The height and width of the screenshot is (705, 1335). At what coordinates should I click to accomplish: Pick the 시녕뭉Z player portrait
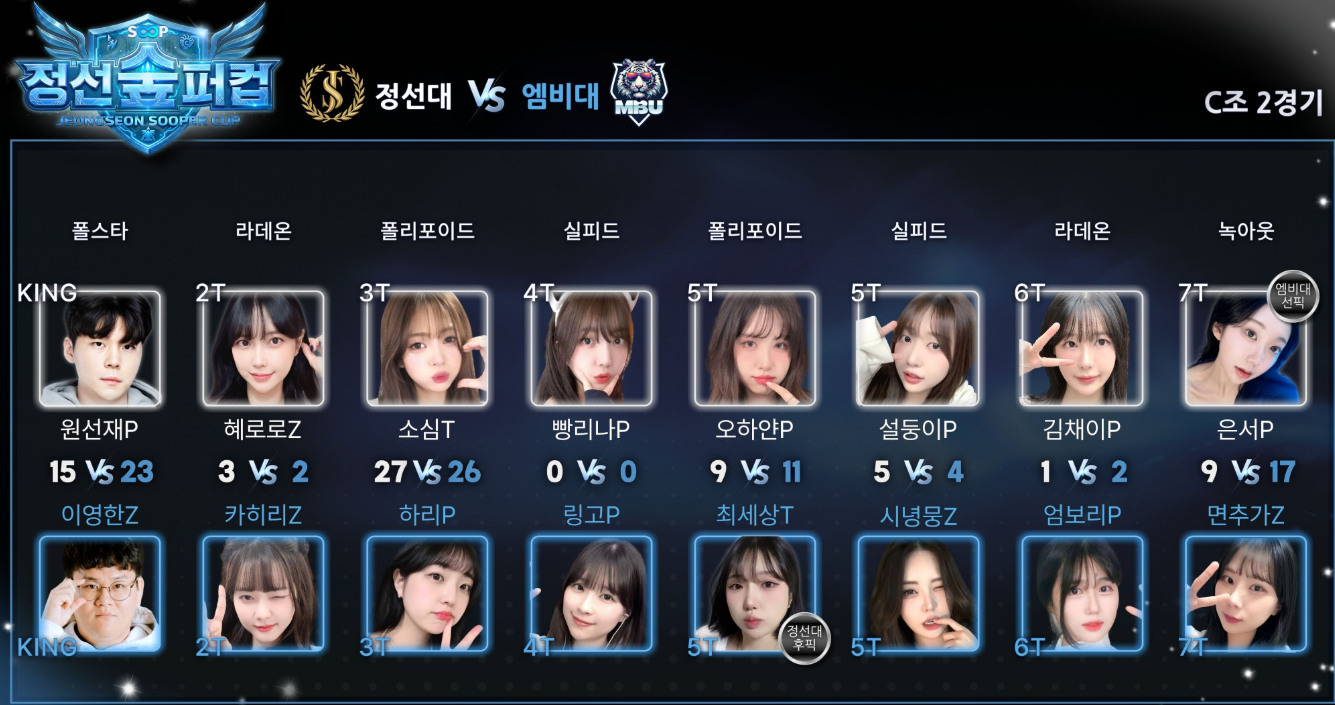[x=918, y=594]
